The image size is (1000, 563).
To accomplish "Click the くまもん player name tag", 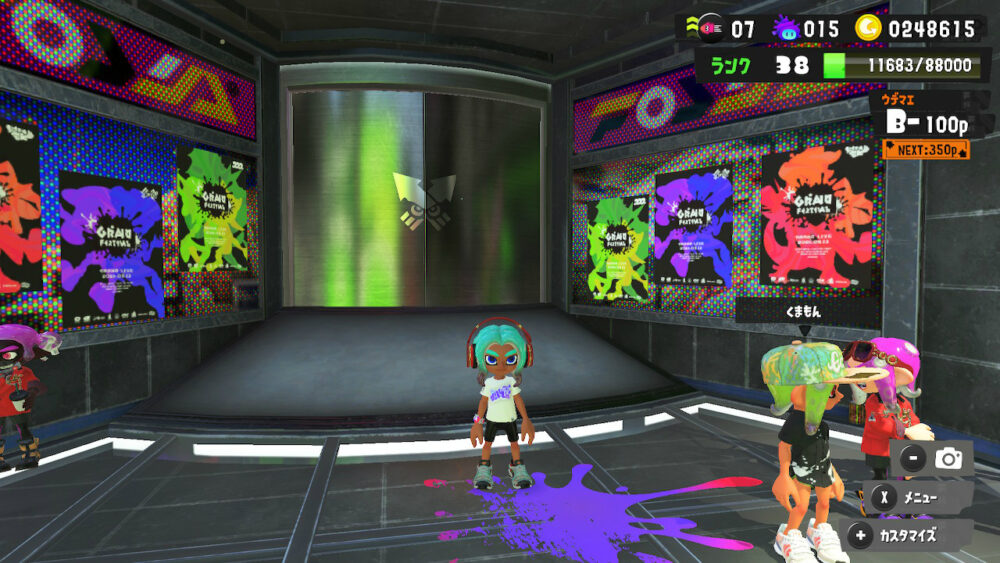I will pos(806,313).
